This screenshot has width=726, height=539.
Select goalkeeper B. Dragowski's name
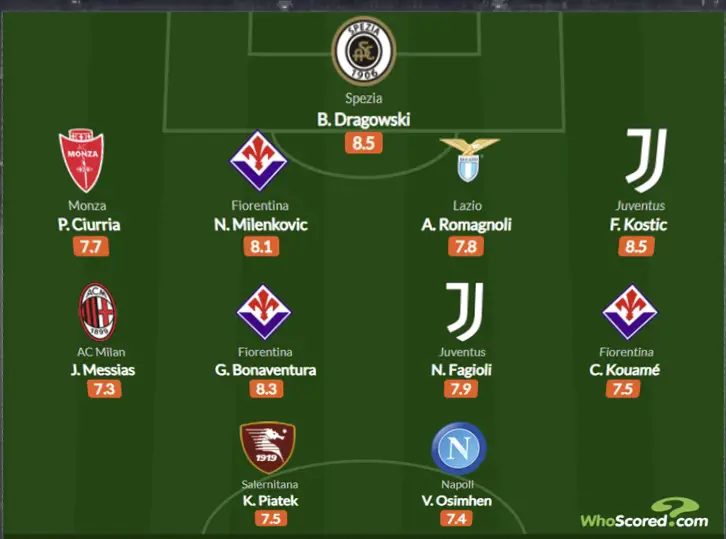[x=363, y=120]
